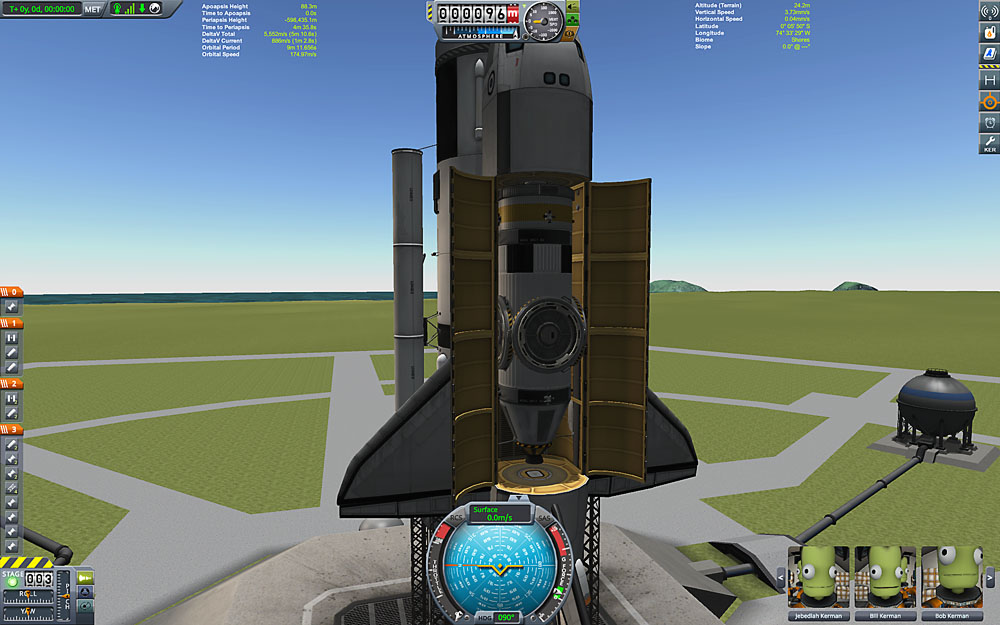The width and height of the screenshot is (1000, 625).
Task: Toggle the orange crosshair targeting app
Action: coord(988,101)
